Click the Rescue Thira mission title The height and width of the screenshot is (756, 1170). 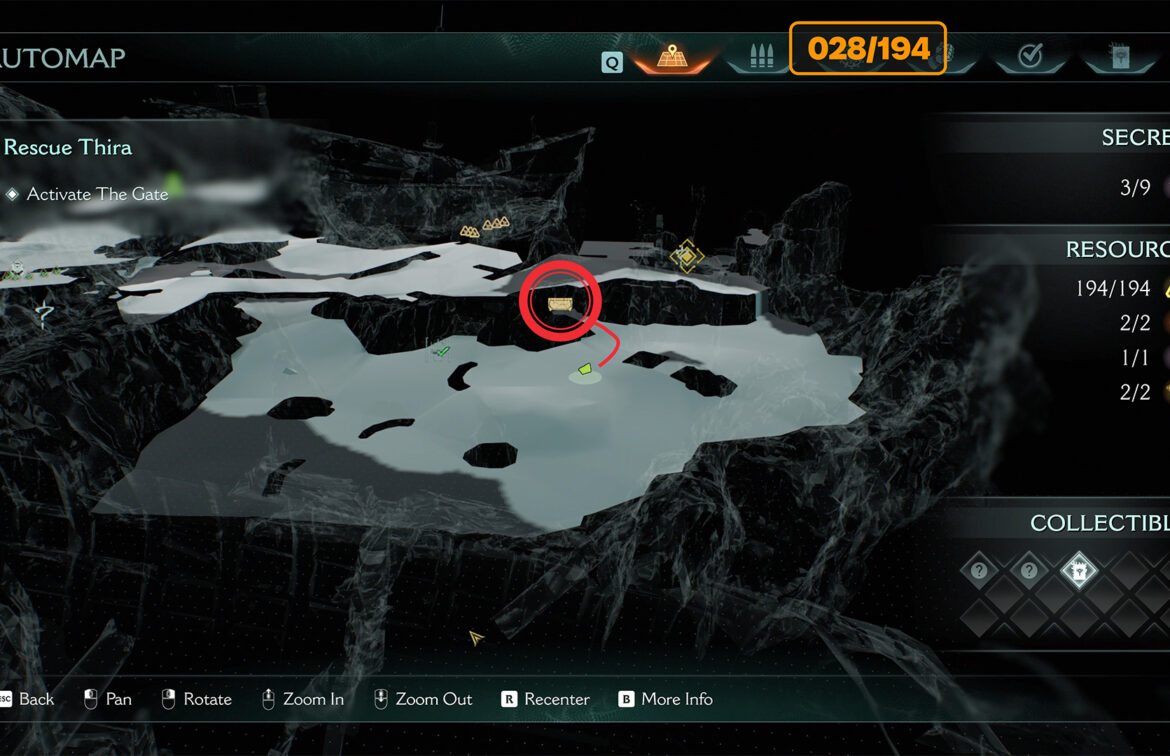pos(68,147)
